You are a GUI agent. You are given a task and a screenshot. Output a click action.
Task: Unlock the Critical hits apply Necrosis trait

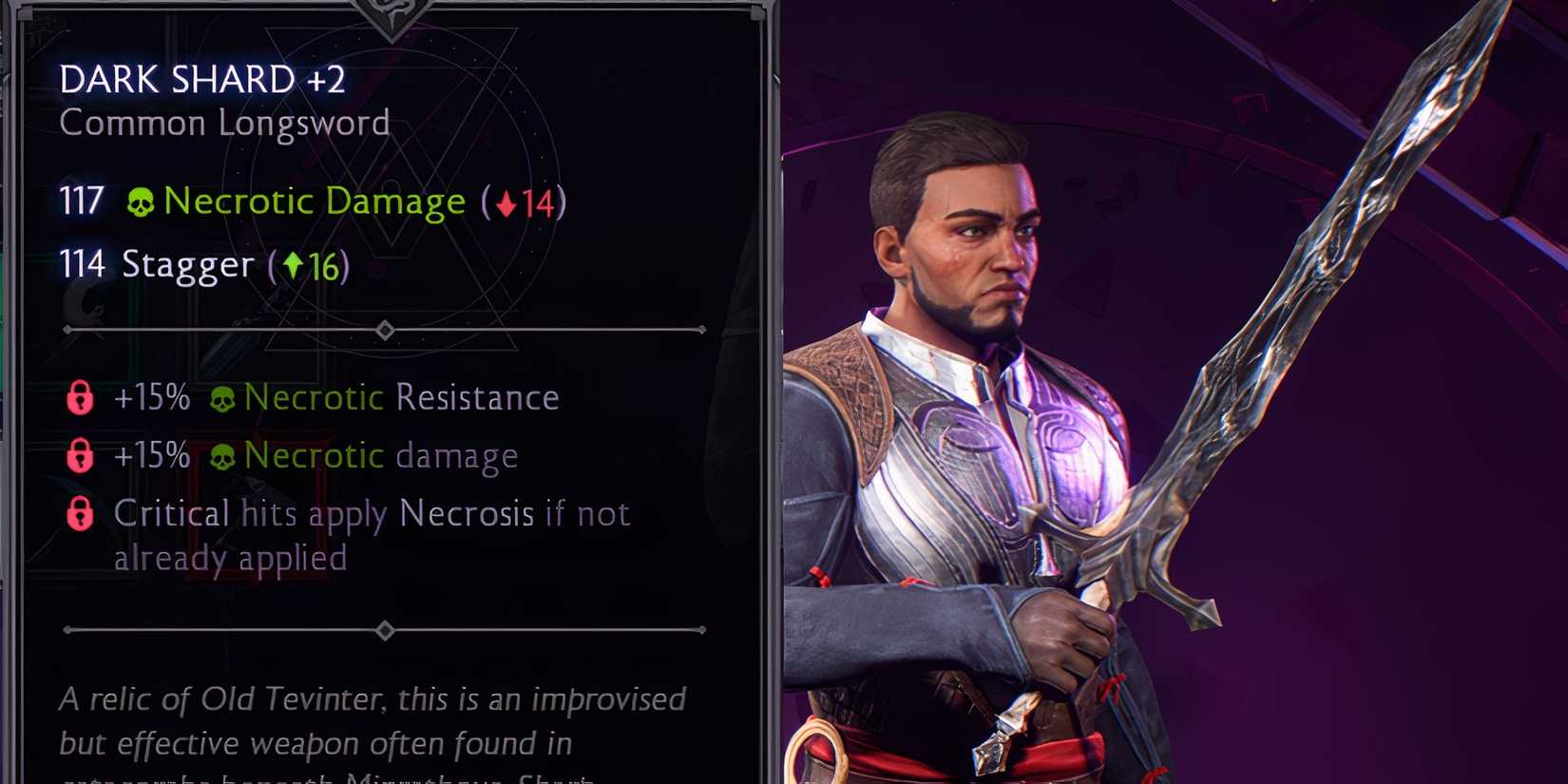(81, 513)
